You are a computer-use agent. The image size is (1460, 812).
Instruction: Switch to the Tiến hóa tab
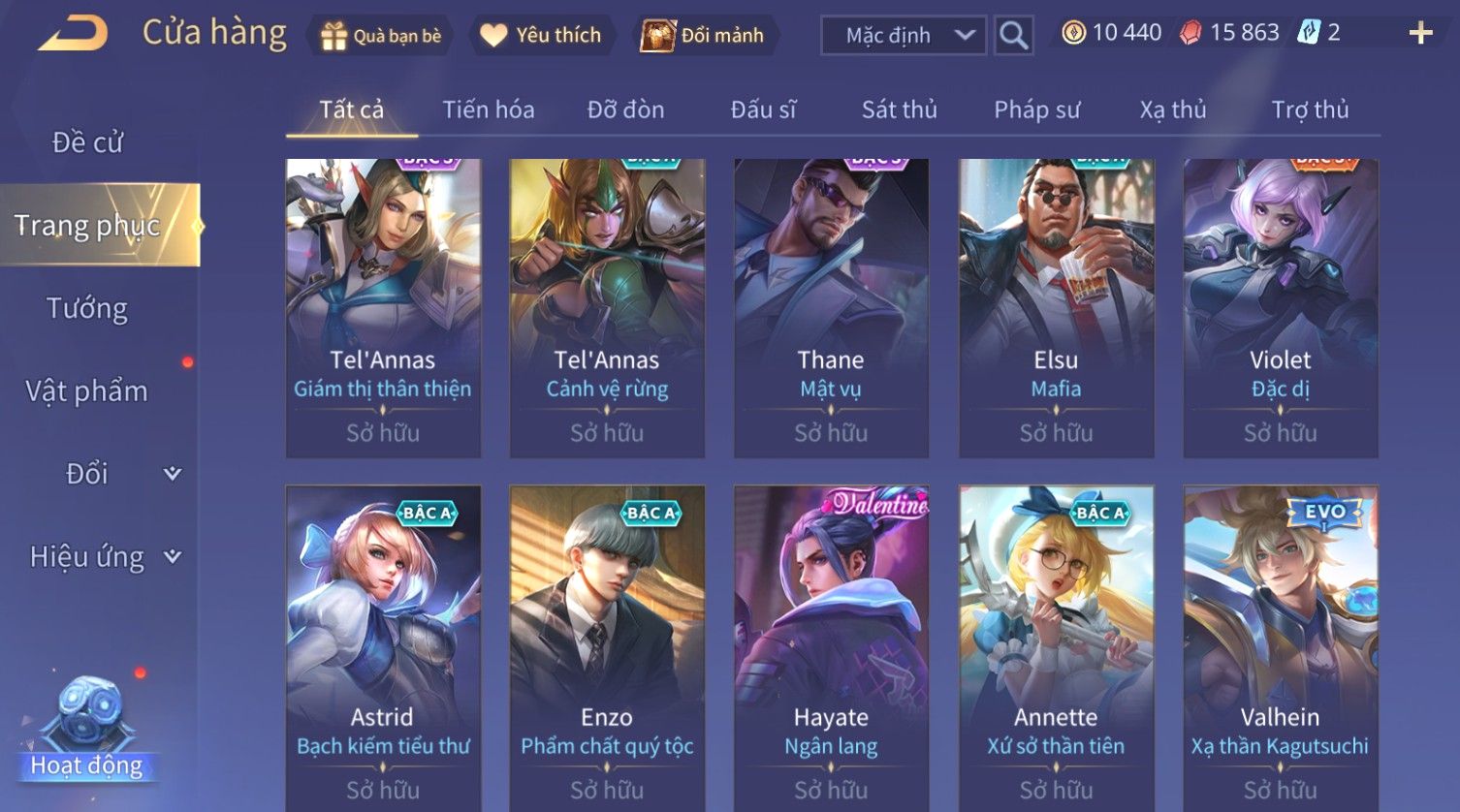click(488, 109)
